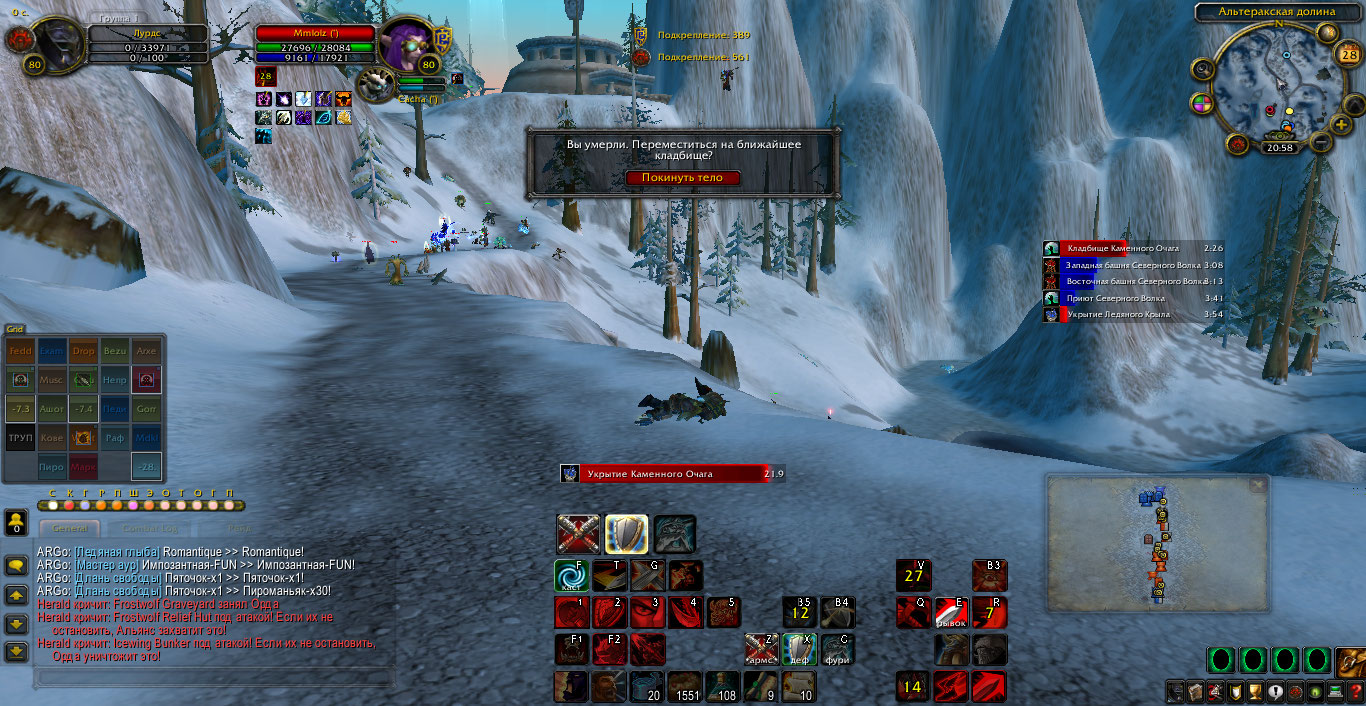
Task: Open the chat menu speech bubble button
Action: coord(16,566)
